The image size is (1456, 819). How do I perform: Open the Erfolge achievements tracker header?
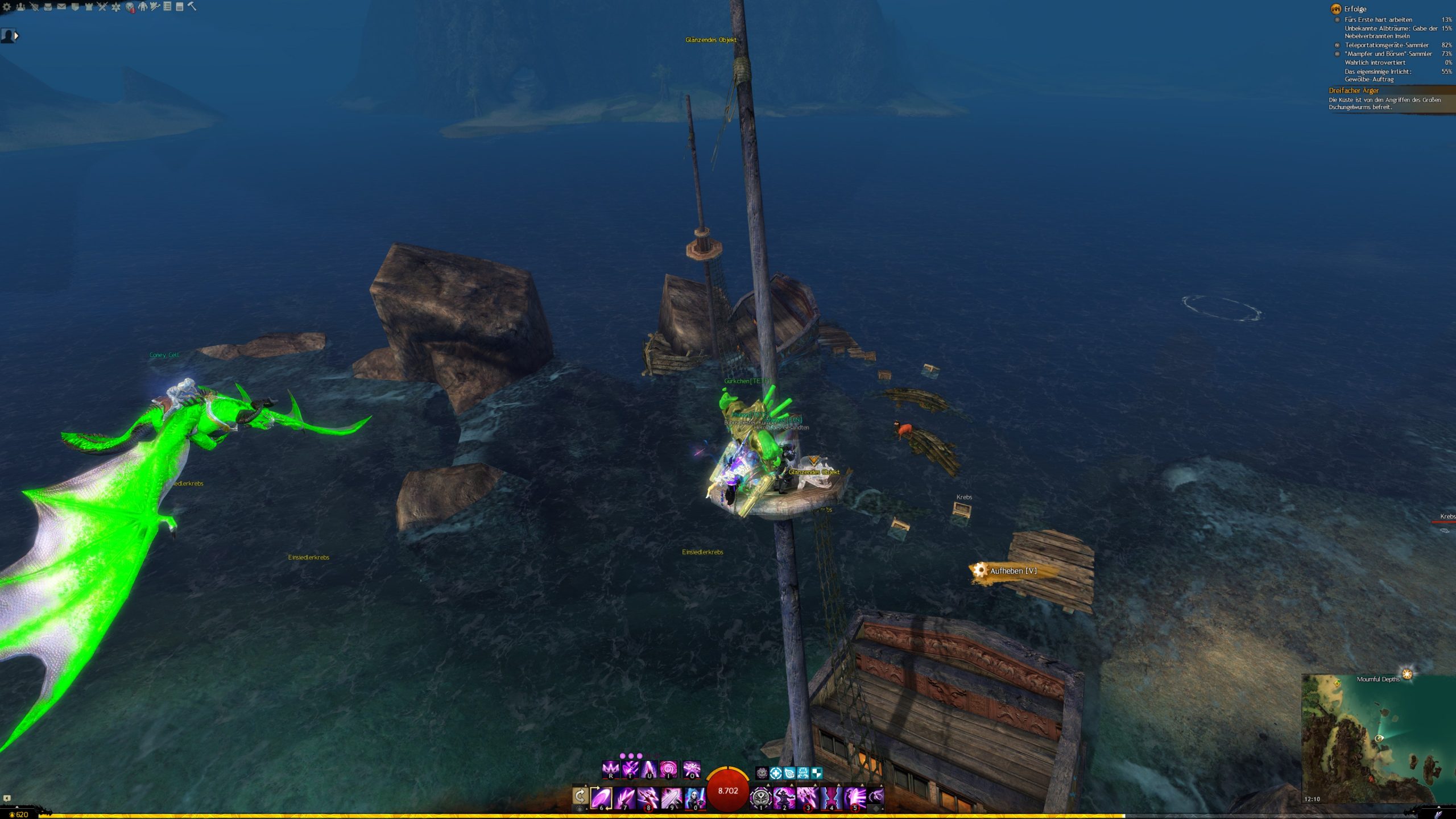tap(1355, 9)
